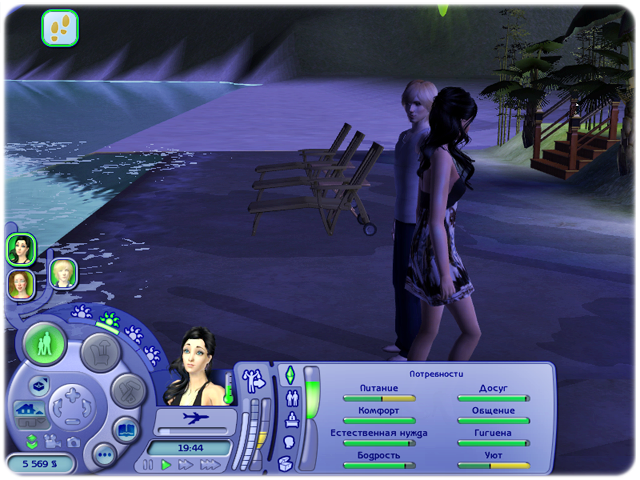The image size is (640, 480).
Task: Activate Live mode green Sims button
Action: [x=45, y=343]
